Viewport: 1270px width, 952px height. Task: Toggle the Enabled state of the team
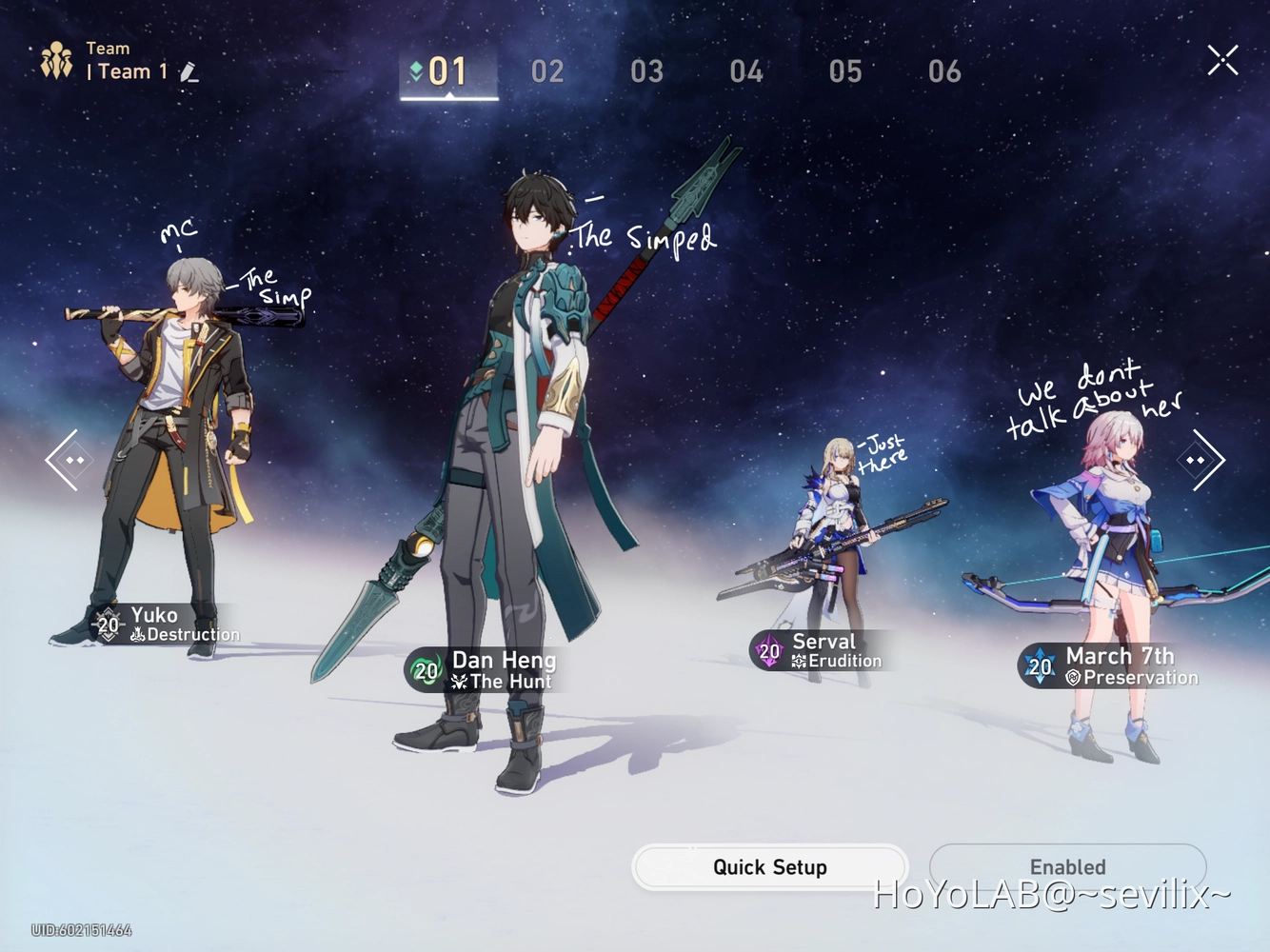pos(1066,866)
